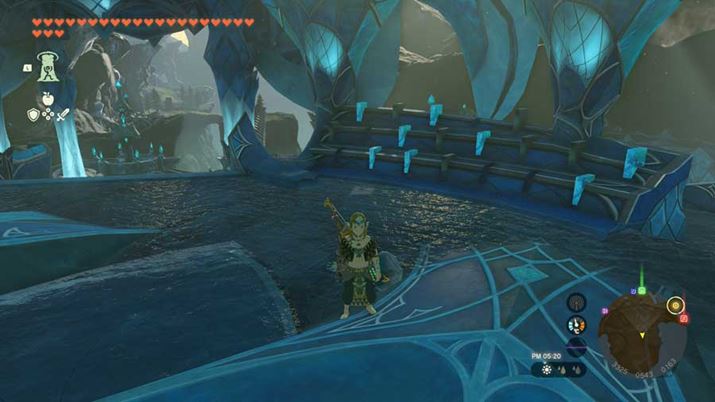This screenshot has height=402, width=715.
Task: Select the red pin on the minimap
Action: pyautogui.click(x=683, y=319)
